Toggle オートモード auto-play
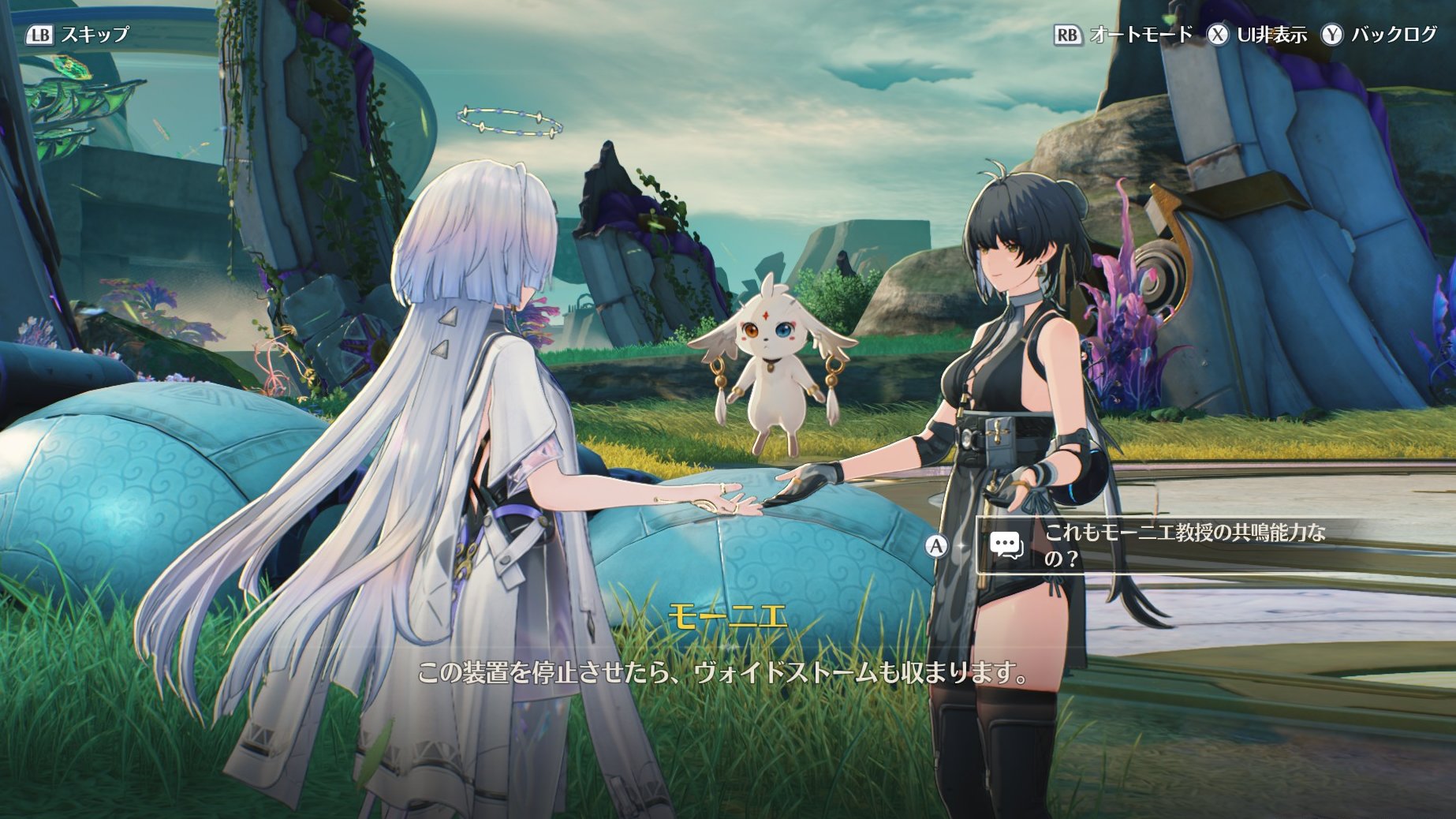Screen dimensions: 1456x819 (x=1123, y=35)
